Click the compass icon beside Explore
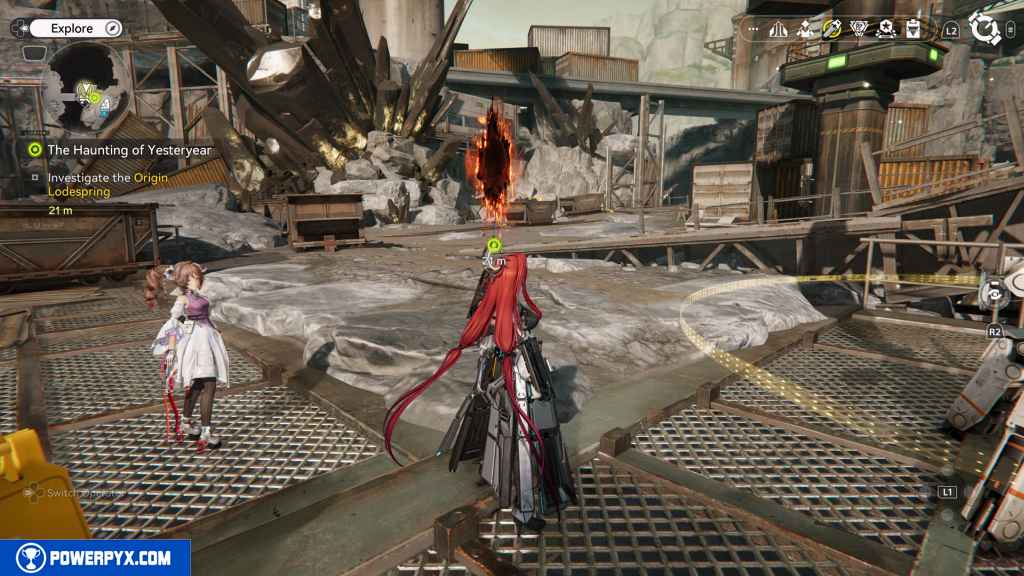The height and width of the screenshot is (576, 1024). pos(112,29)
